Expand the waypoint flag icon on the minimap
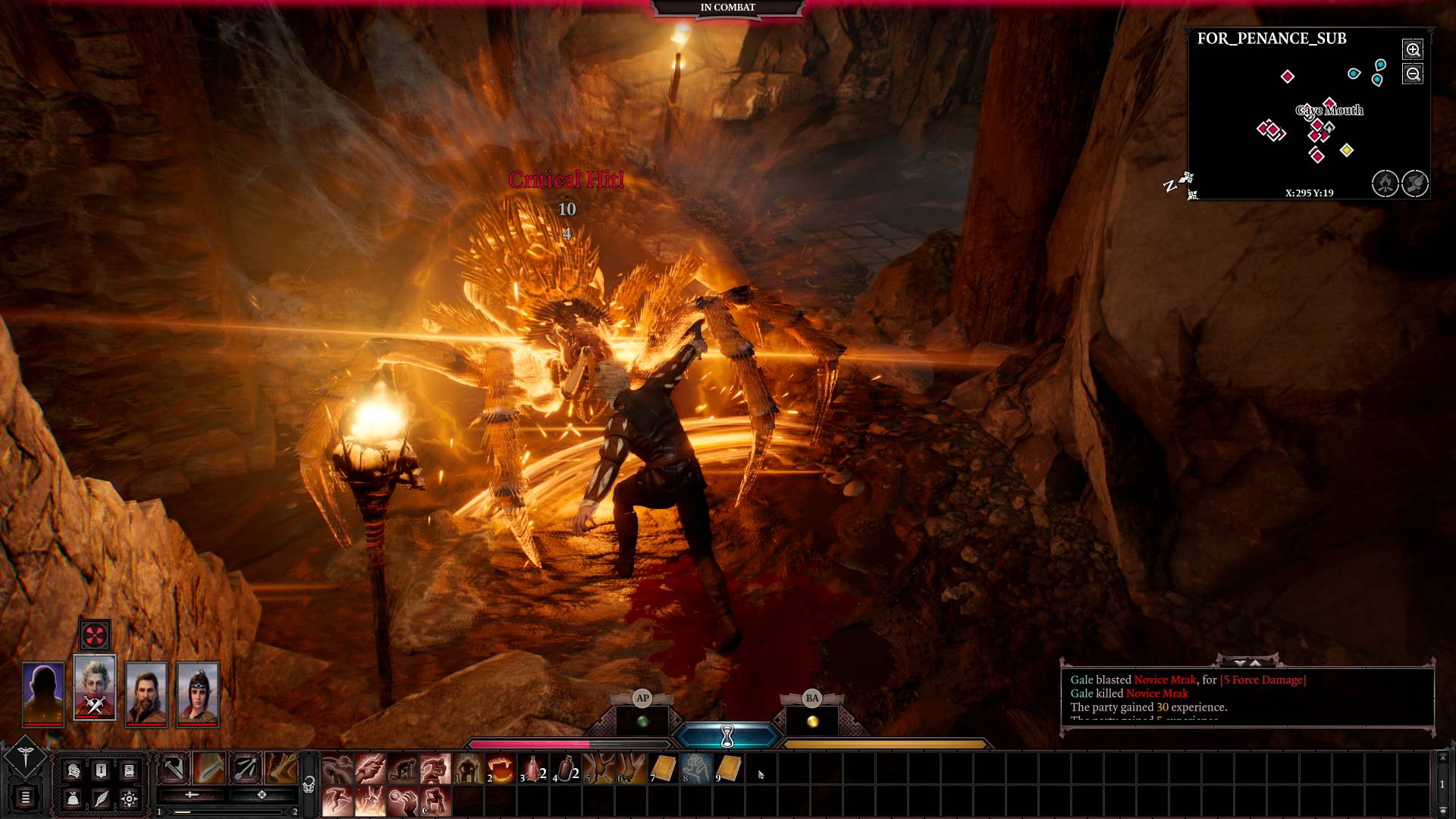The image size is (1456, 819). tap(1414, 184)
